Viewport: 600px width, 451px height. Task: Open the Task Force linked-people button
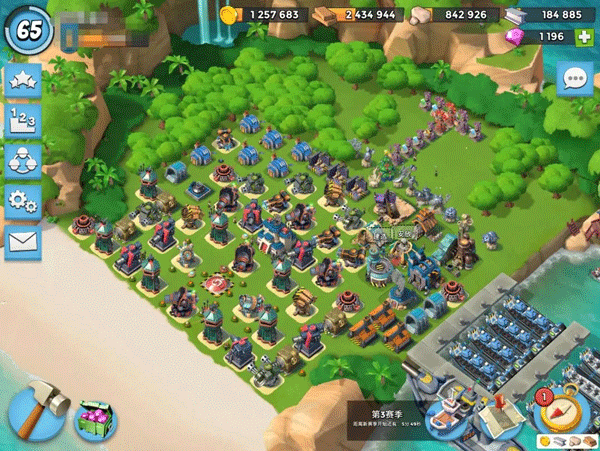click(23, 160)
